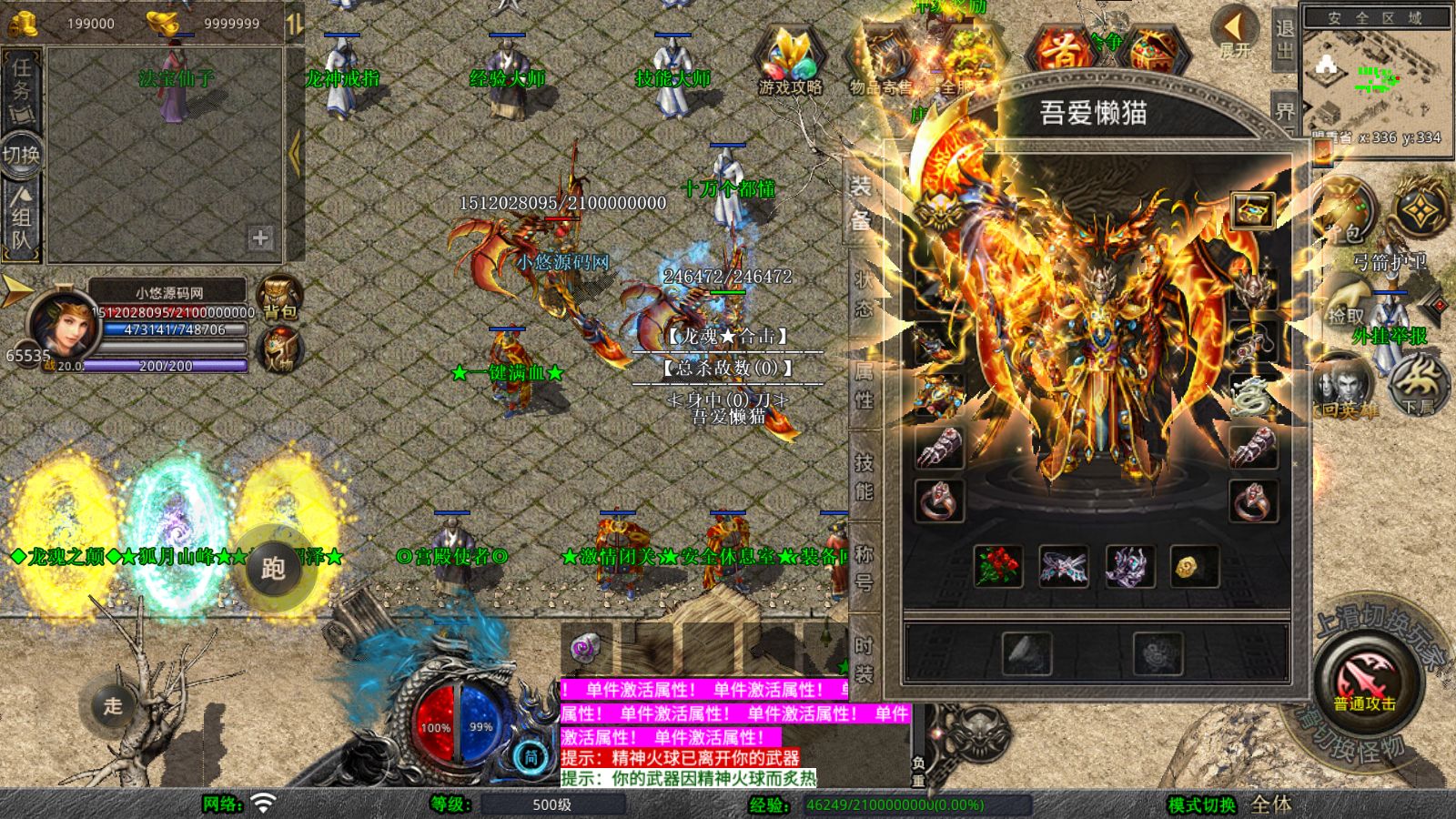Expand the top menu with 展开 arrow
Viewport: 1456px width, 819px height.
[1235, 32]
